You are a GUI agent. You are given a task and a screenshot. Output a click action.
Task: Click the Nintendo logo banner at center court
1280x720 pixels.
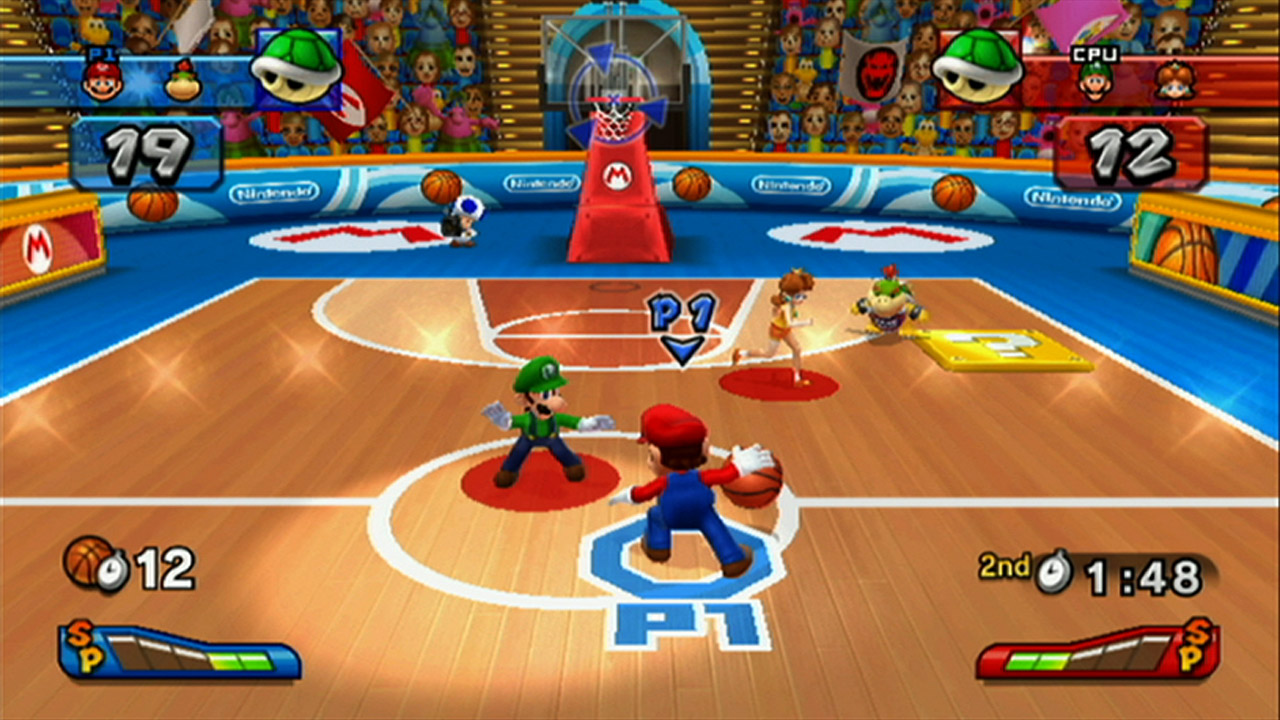click(x=540, y=184)
